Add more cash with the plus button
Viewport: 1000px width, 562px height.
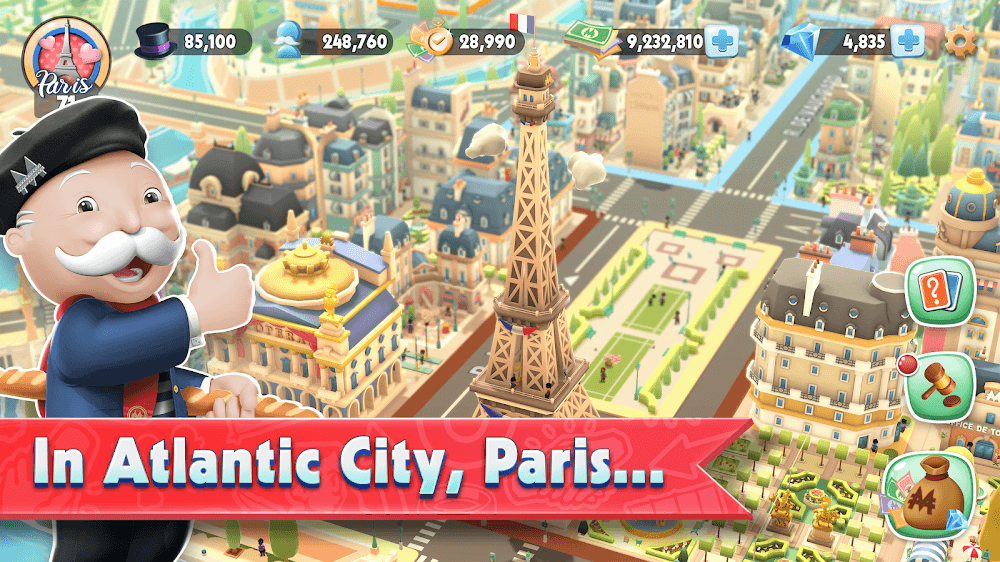[x=722, y=42]
